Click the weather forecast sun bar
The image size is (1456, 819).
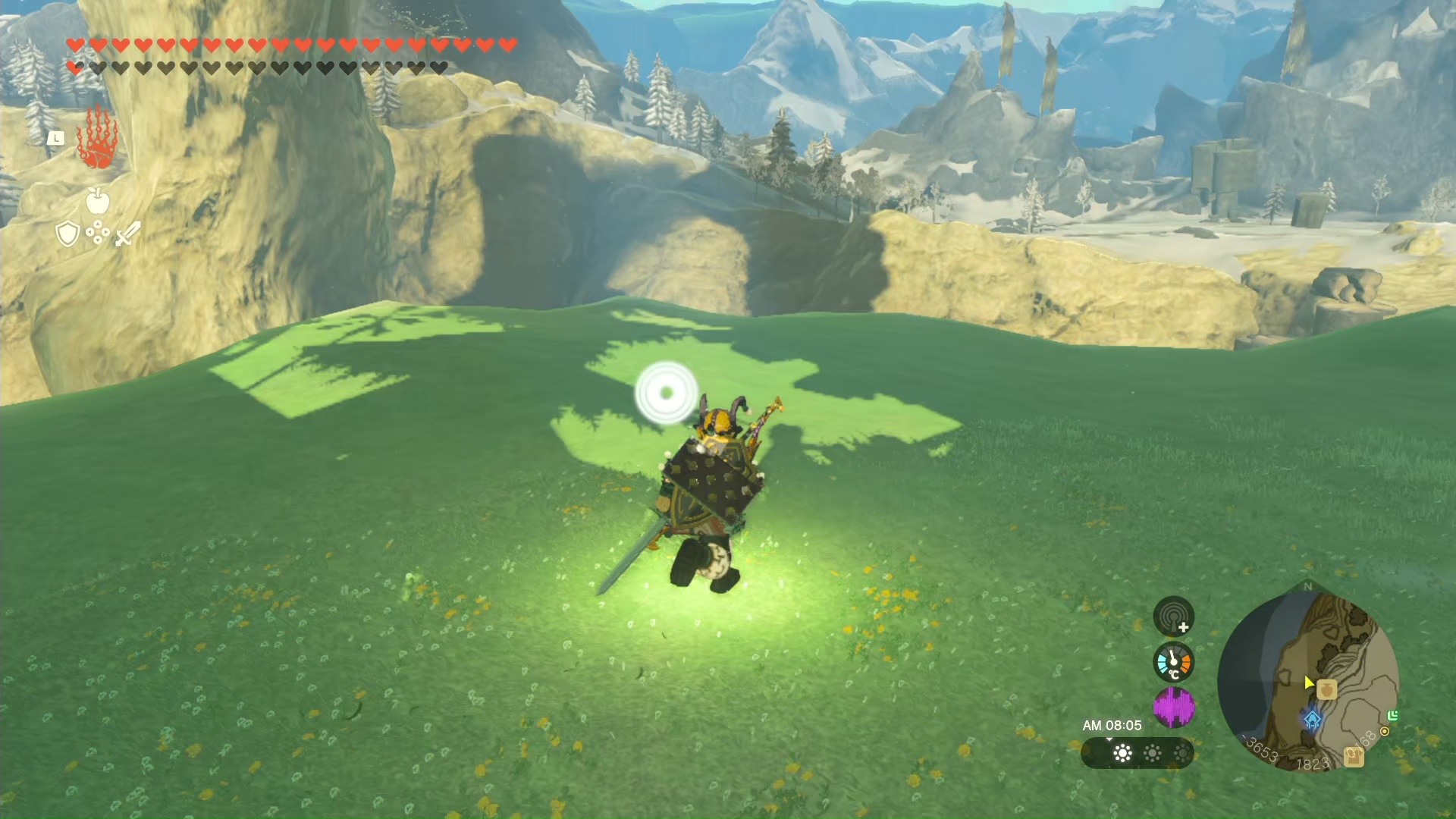pos(1137,753)
